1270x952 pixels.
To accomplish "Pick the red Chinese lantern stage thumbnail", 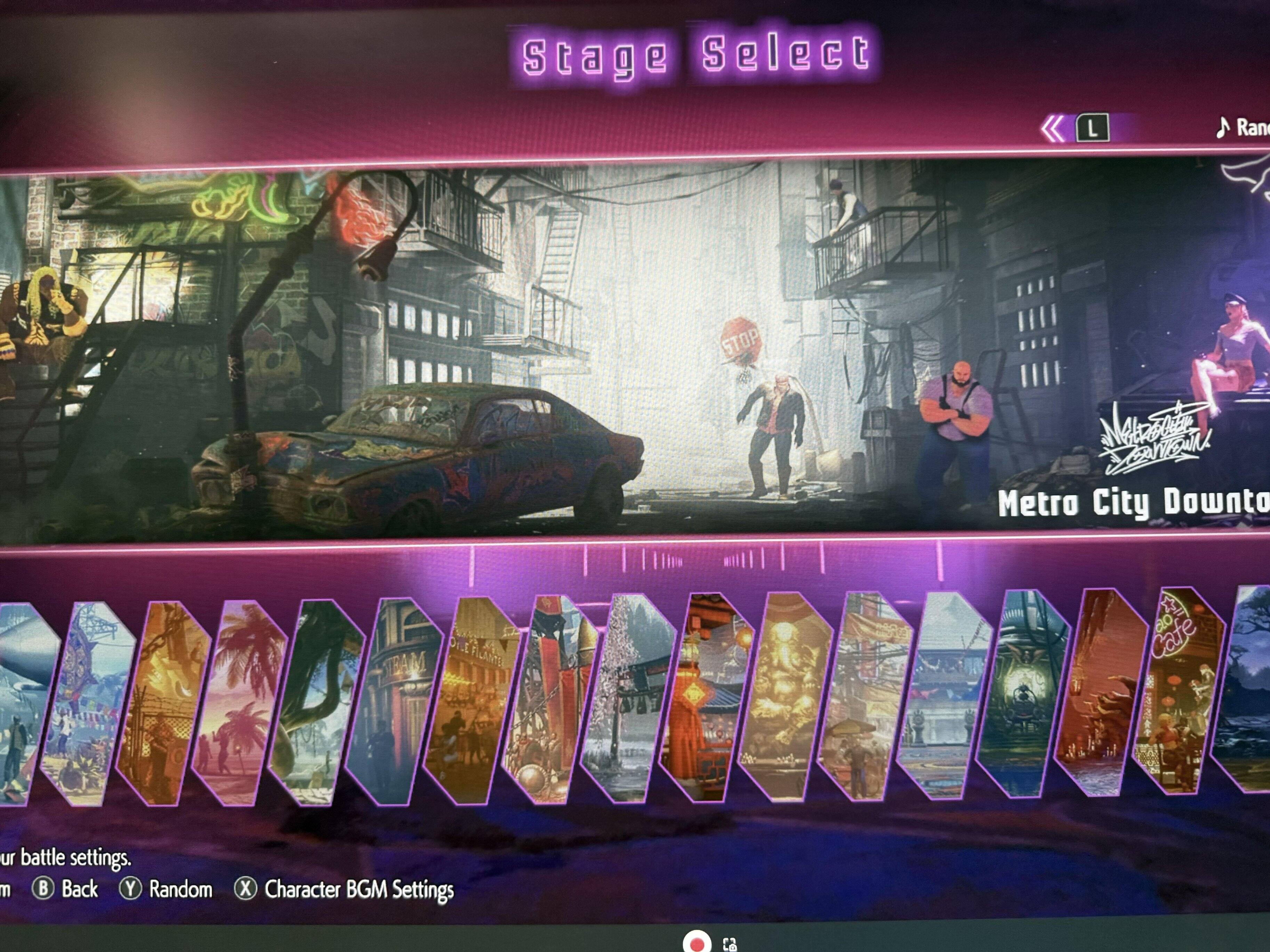I will (707, 697).
